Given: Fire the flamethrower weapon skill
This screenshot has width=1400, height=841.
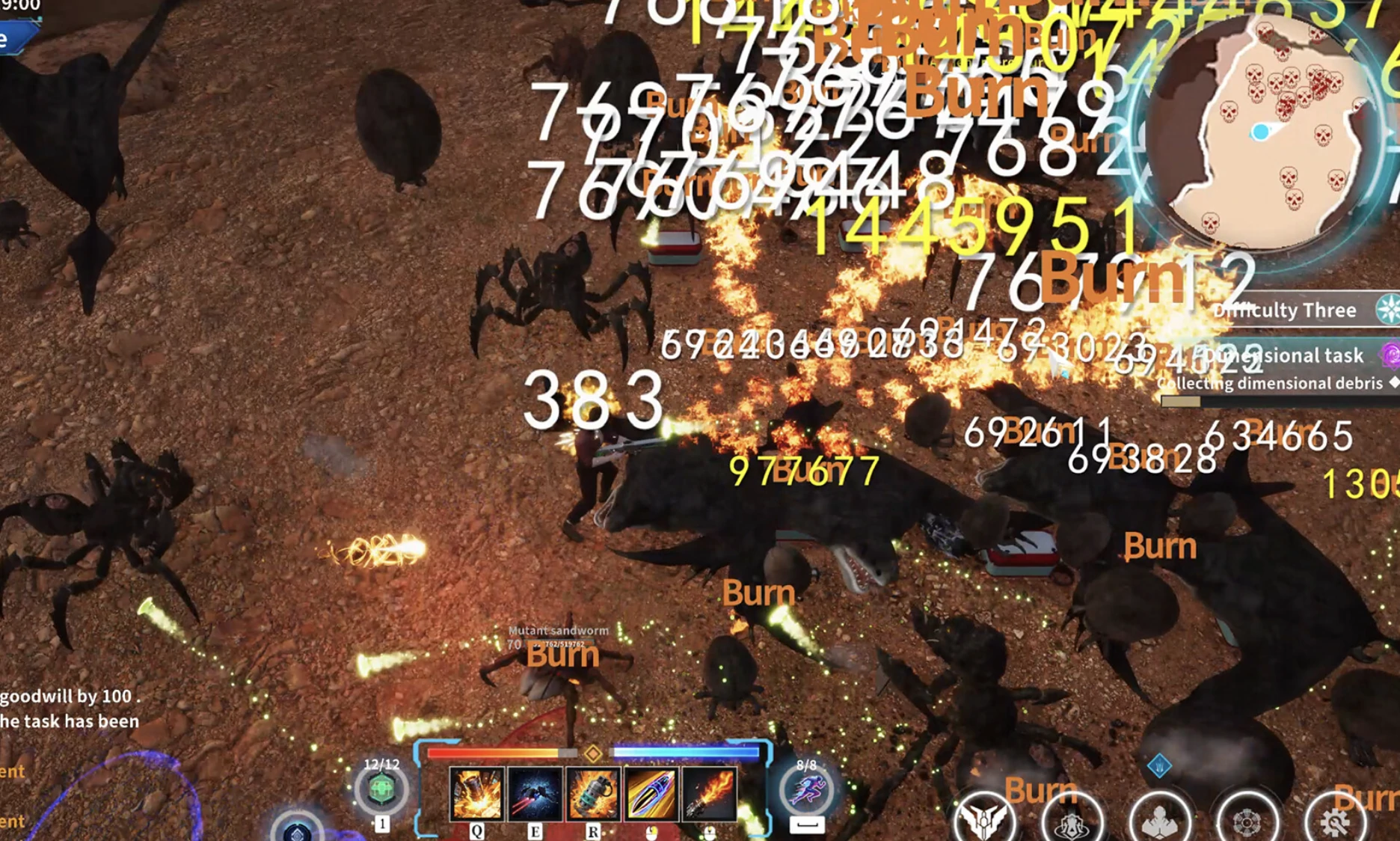Looking at the screenshot, I should 708,794.
